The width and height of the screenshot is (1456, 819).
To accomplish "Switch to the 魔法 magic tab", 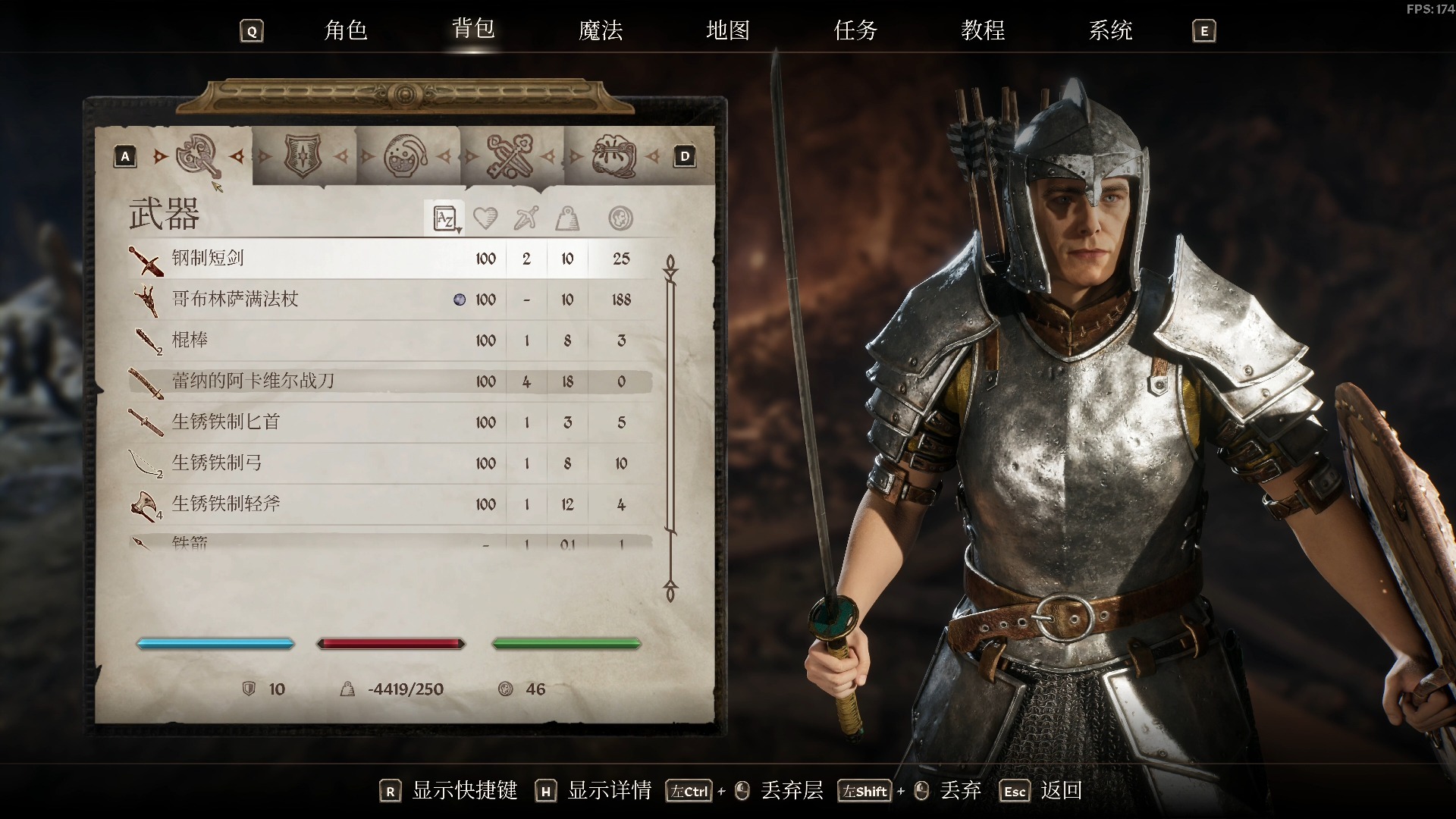I will tap(601, 30).
